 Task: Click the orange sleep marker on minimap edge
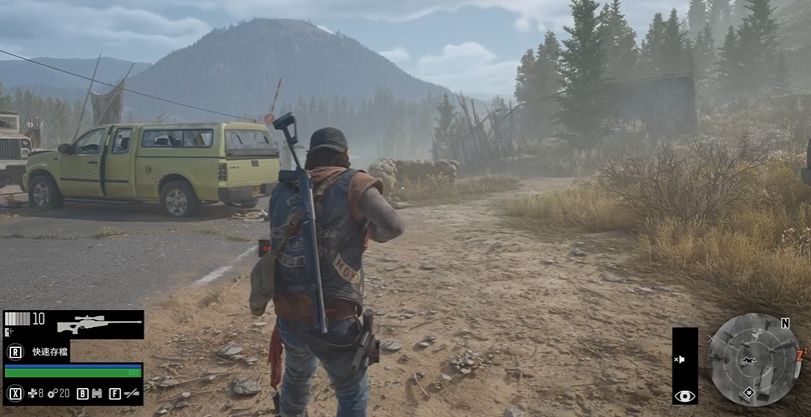(x=801, y=353)
